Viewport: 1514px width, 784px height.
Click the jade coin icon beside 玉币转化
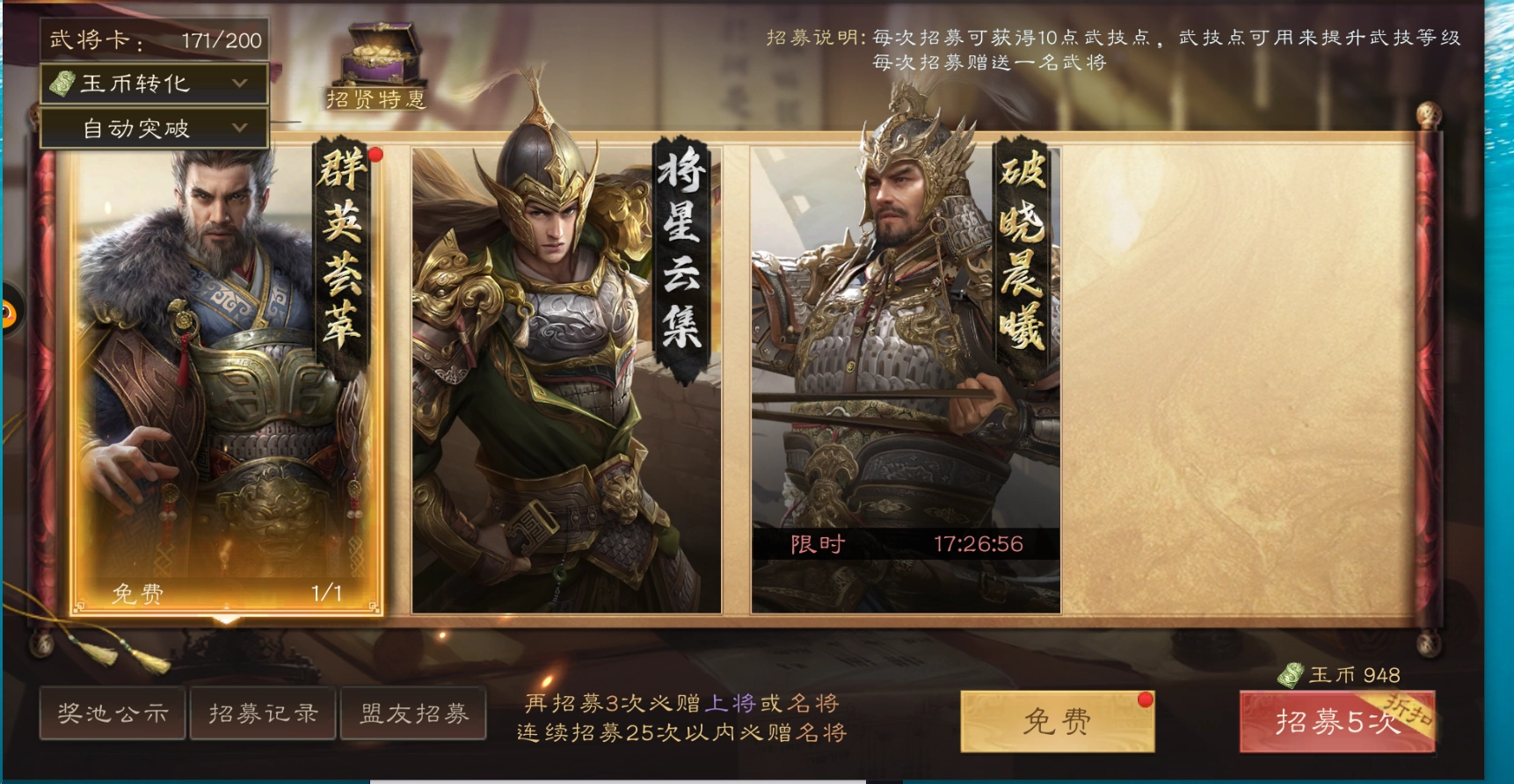coord(62,85)
